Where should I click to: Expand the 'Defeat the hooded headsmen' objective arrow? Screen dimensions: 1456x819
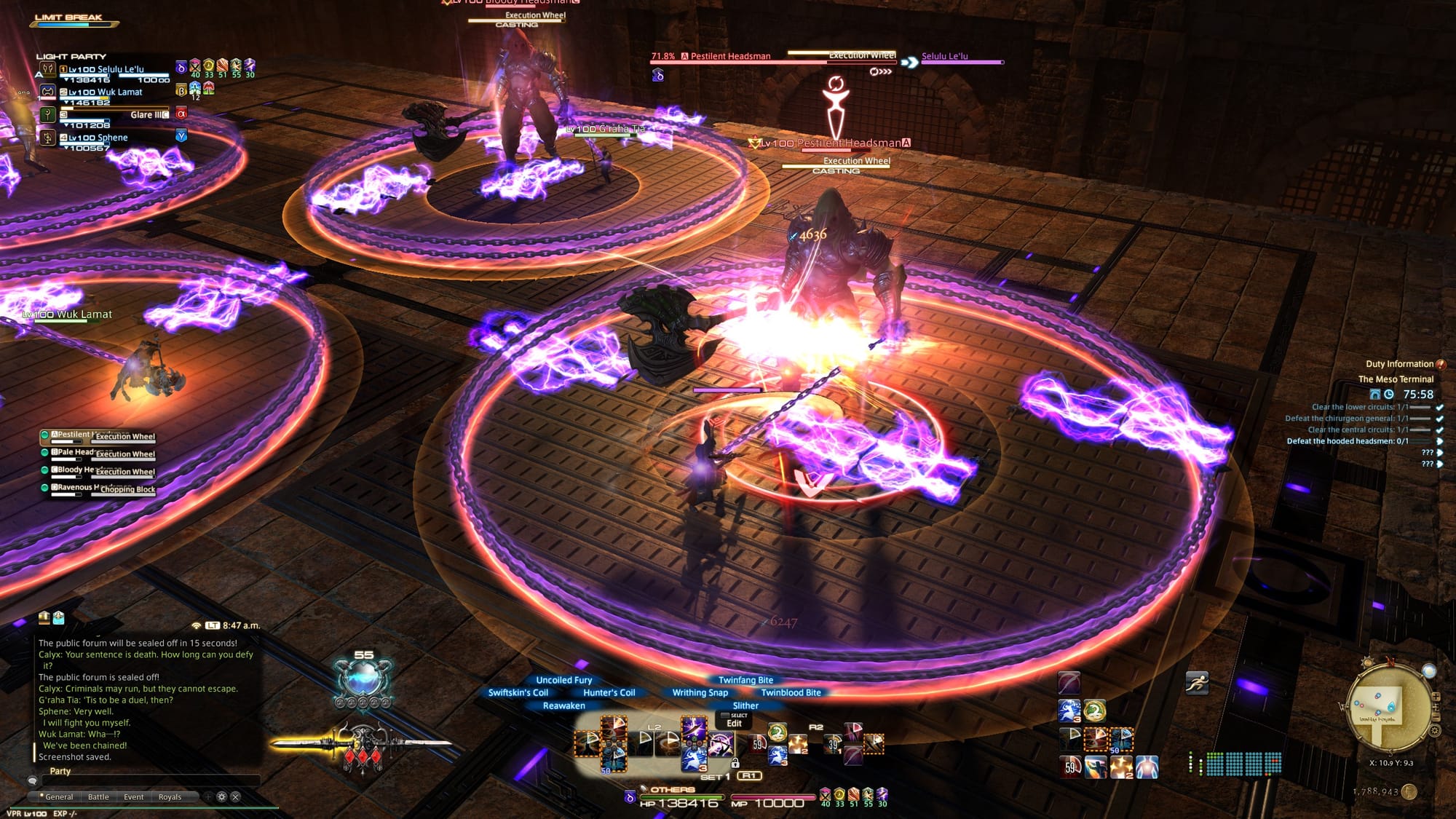point(1439,443)
